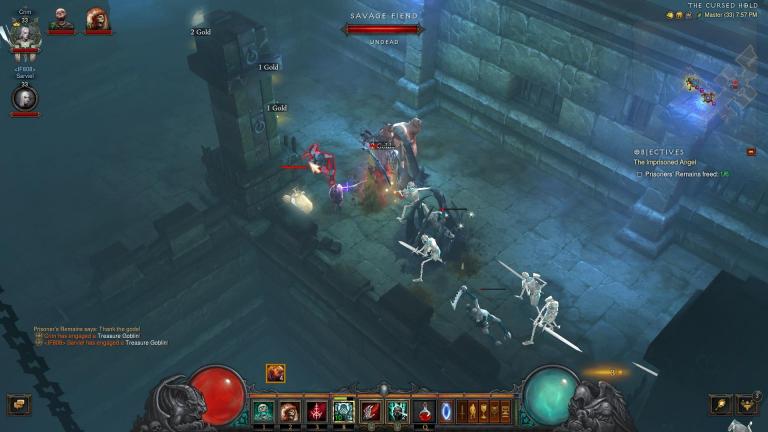Open the blue town portal
The height and width of the screenshot is (432, 768).
446,410
